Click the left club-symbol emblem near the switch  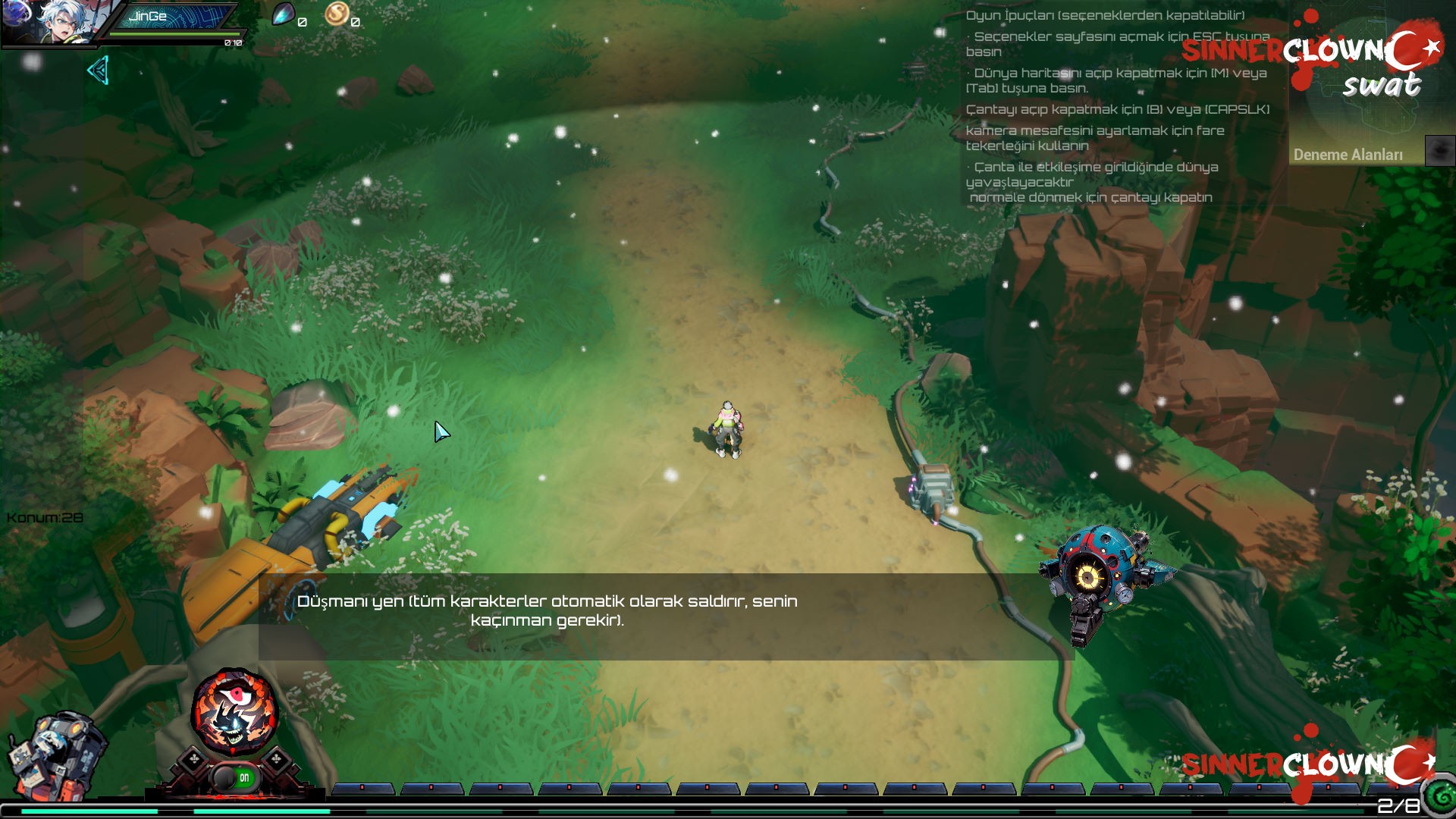[x=193, y=758]
